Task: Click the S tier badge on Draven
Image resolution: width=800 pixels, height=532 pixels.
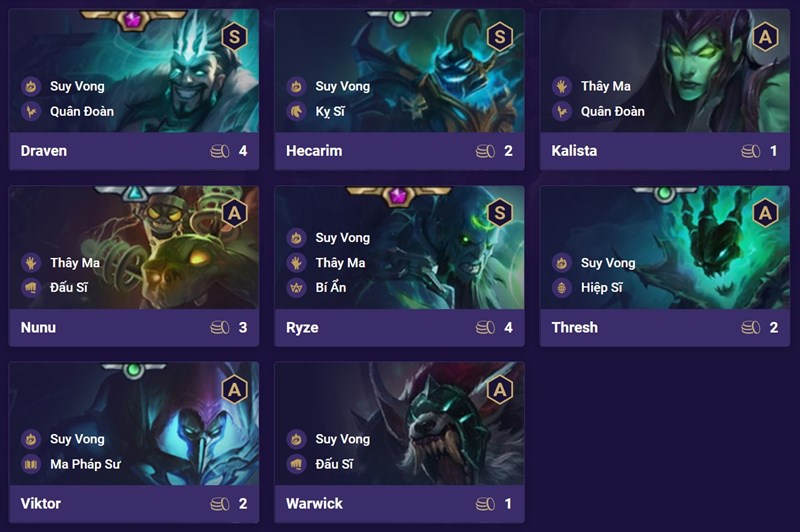Action: click(234, 38)
